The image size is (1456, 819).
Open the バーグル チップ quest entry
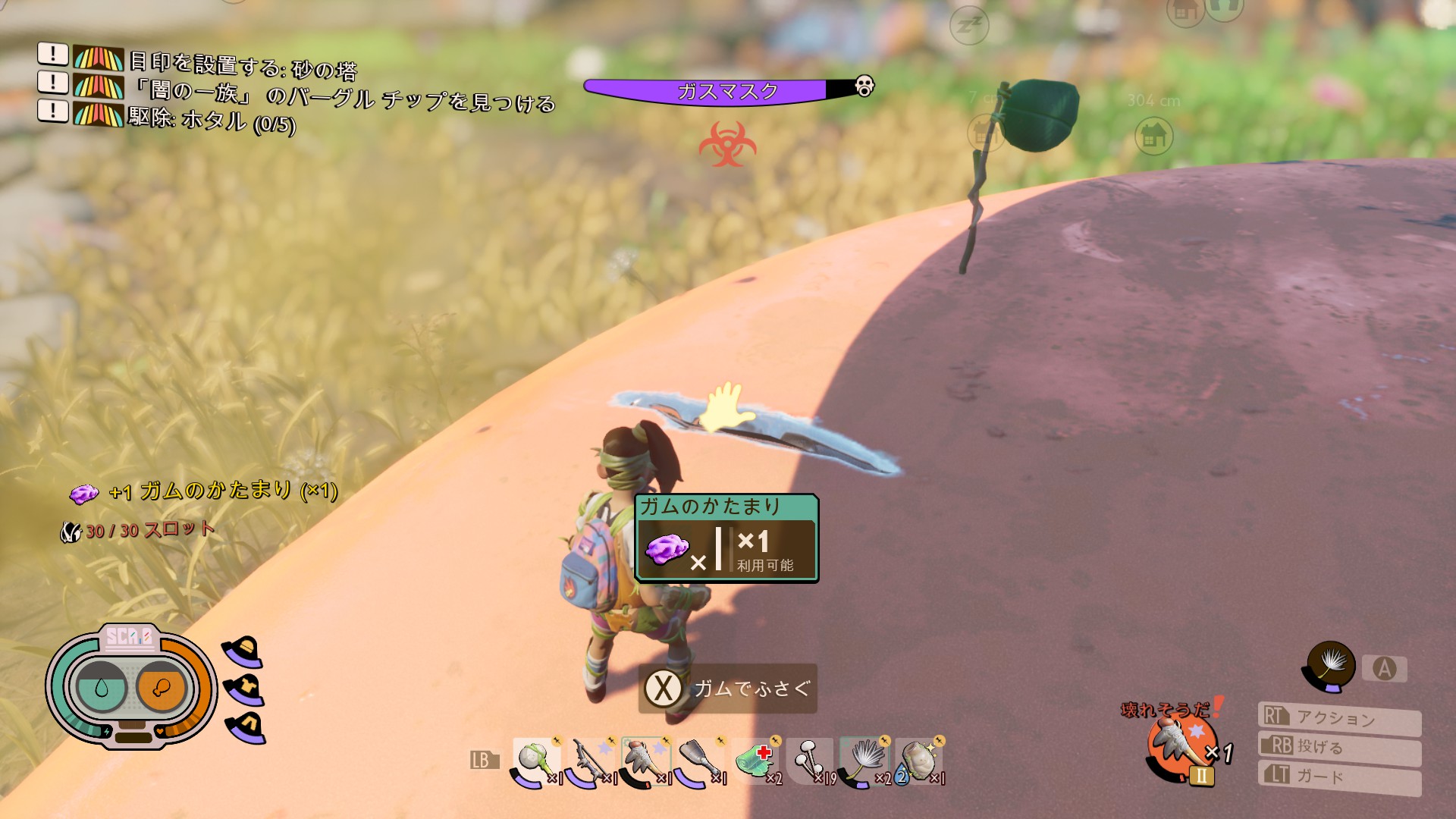[343, 96]
